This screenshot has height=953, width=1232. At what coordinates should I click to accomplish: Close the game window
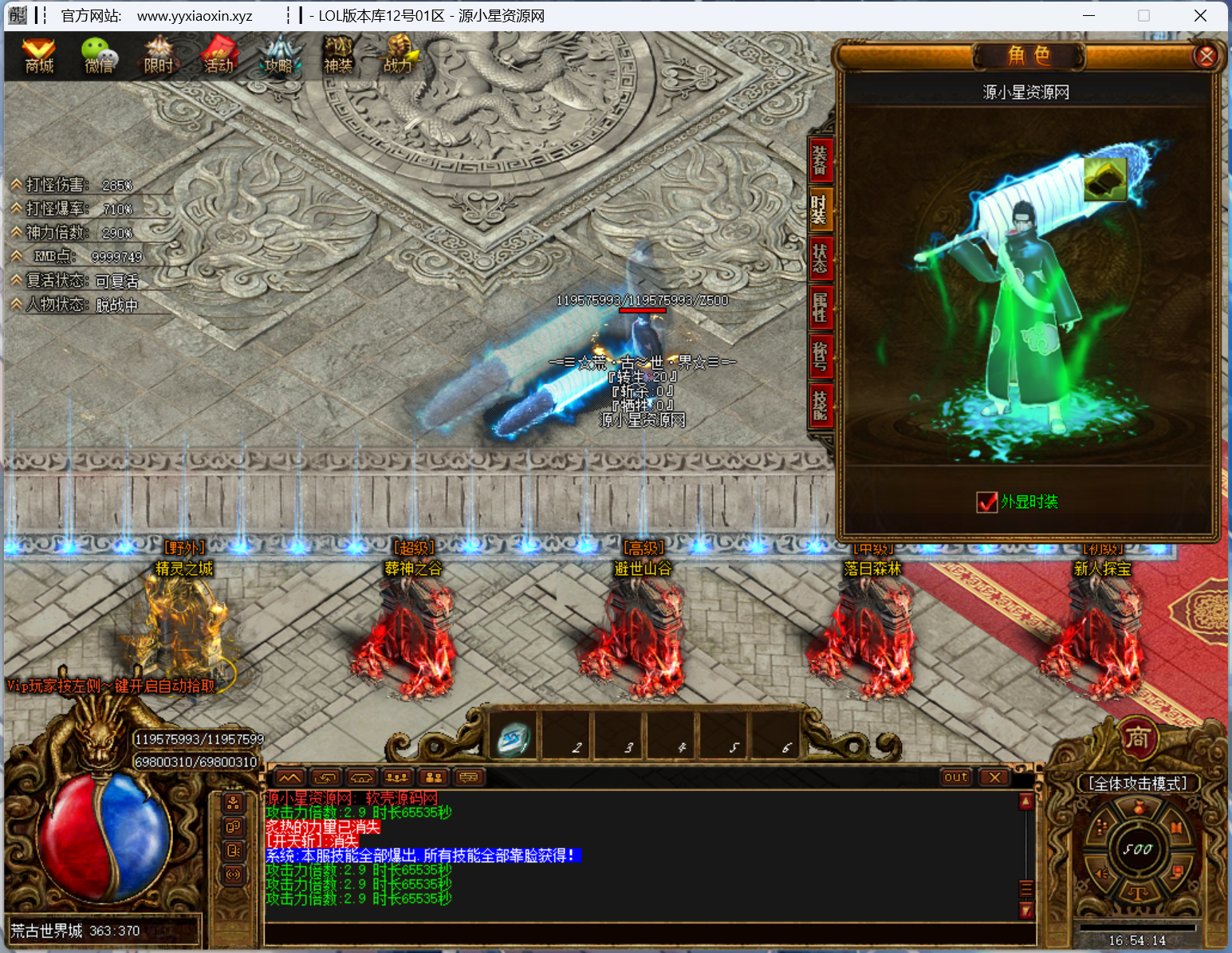tap(1200, 16)
